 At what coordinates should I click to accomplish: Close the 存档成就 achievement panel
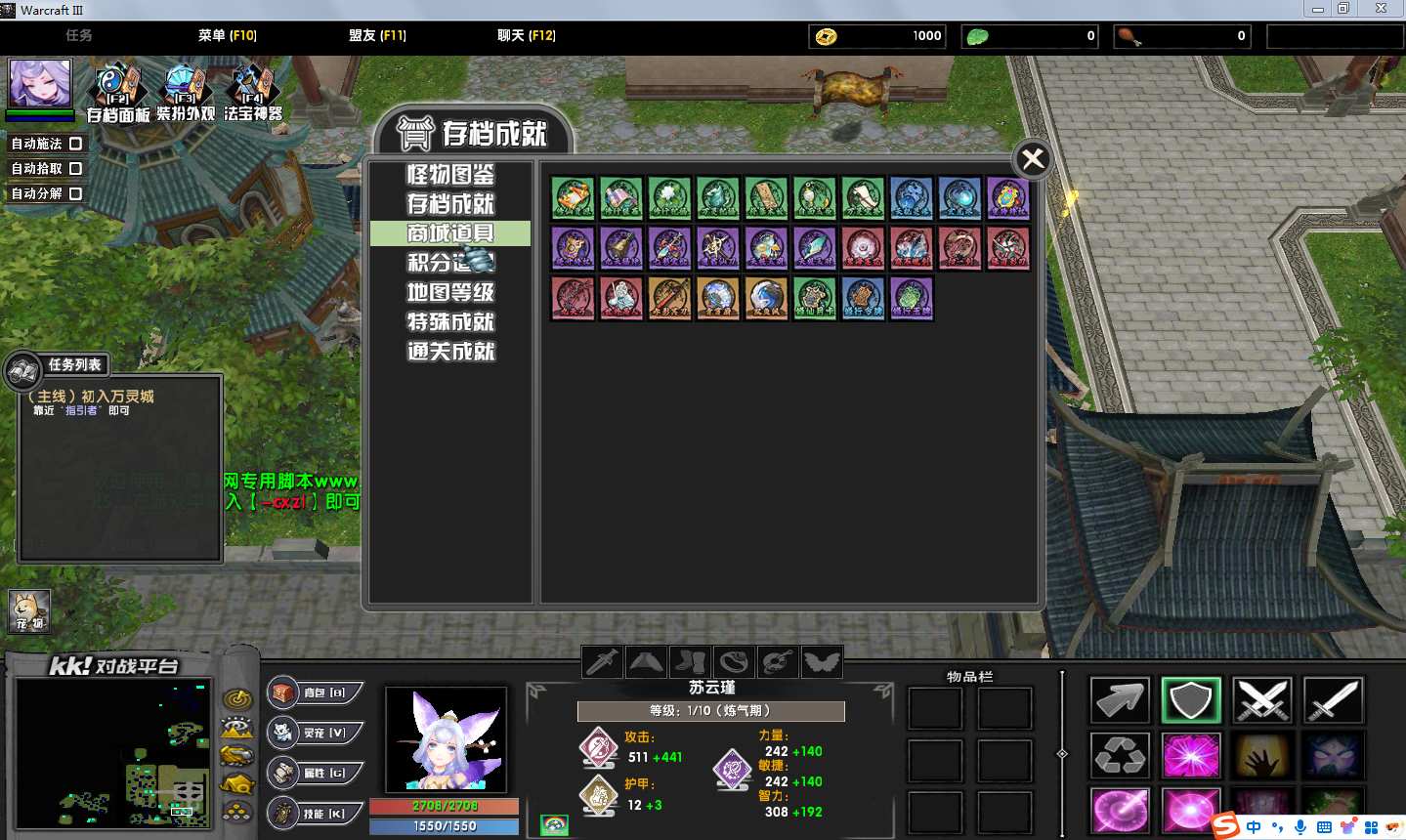(x=1033, y=159)
